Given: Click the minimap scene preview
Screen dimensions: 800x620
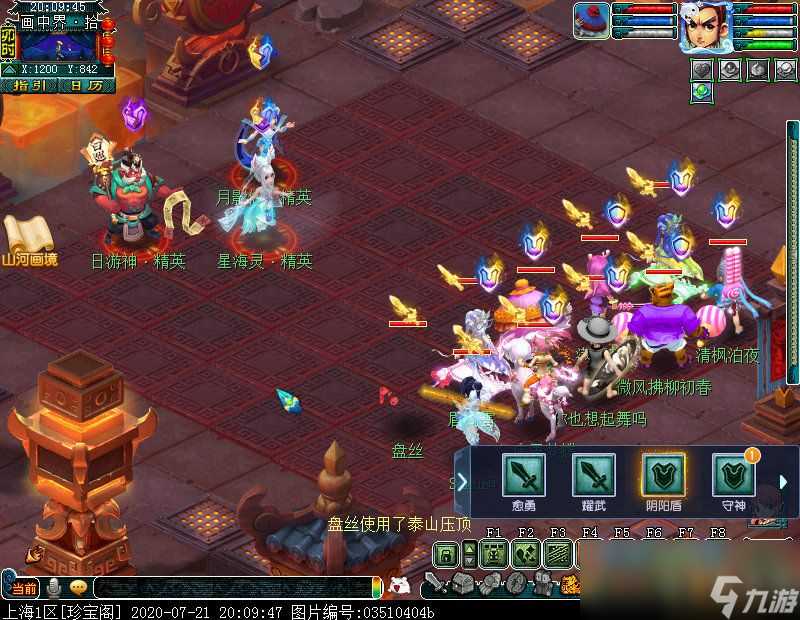Looking at the screenshot, I should (x=58, y=41).
